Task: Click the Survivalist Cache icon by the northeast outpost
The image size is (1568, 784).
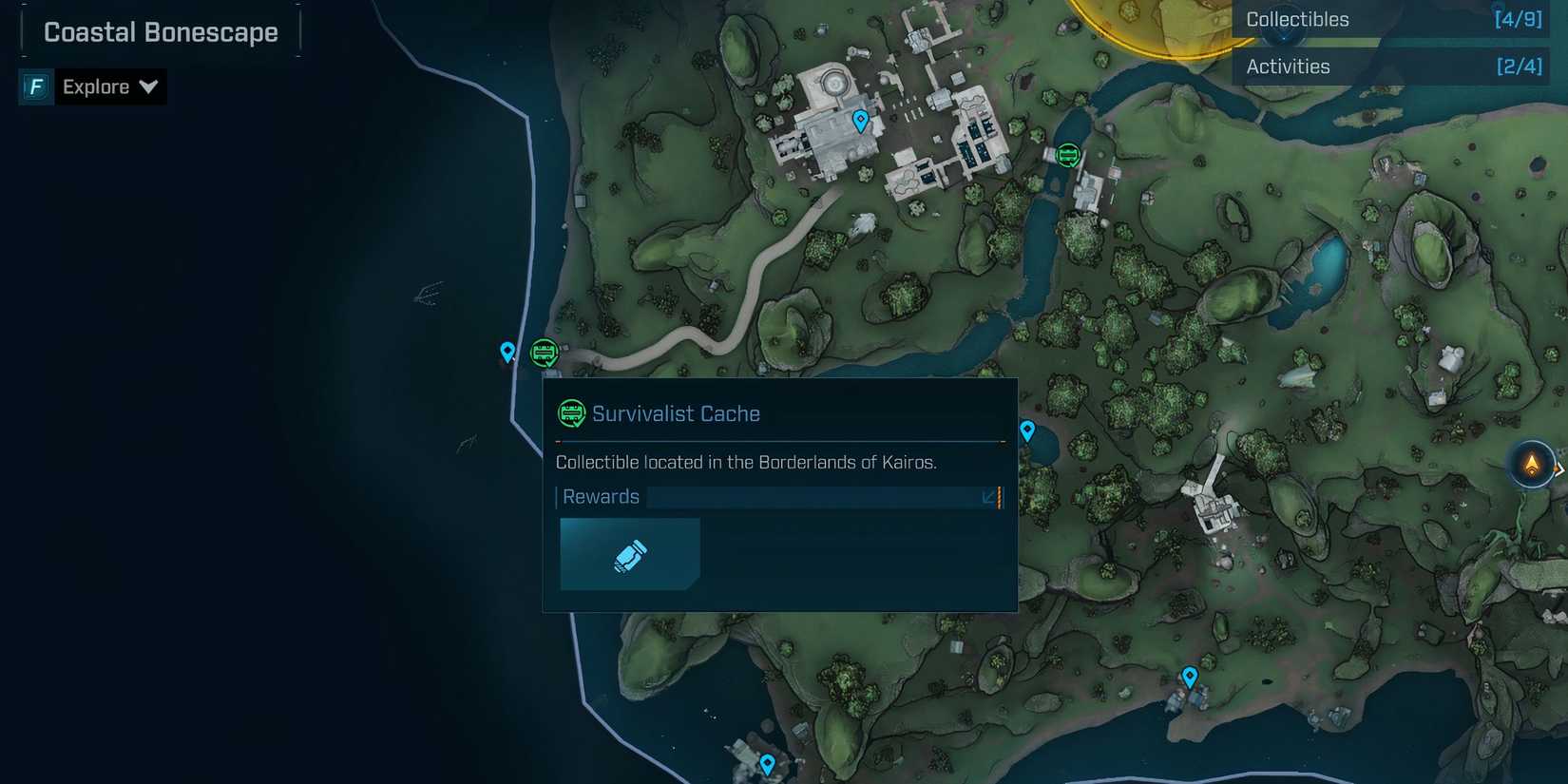Action: point(1067,153)
